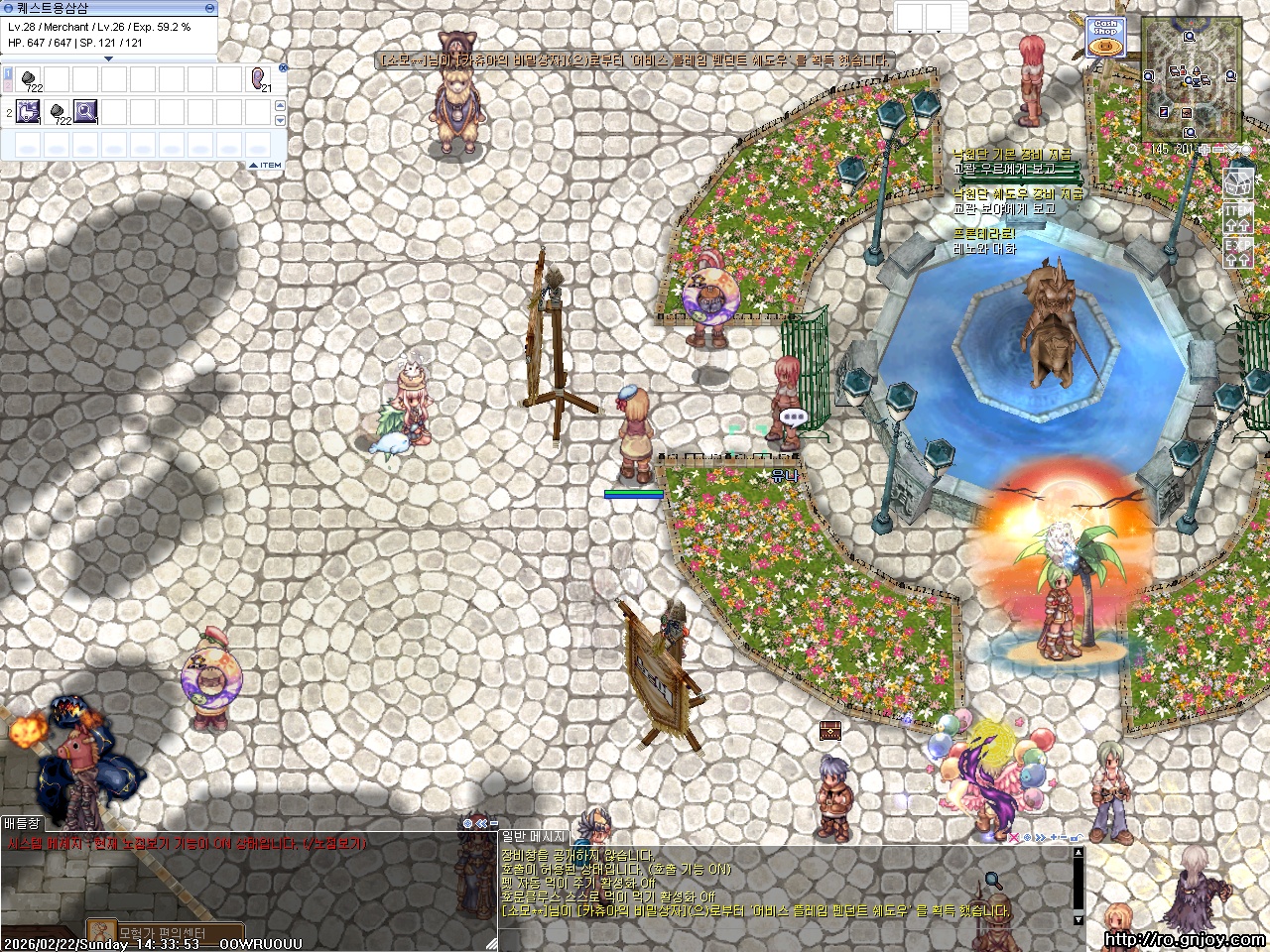
Task: Select the 배틀창 battle chat tab
Action: tap(22, 823)
